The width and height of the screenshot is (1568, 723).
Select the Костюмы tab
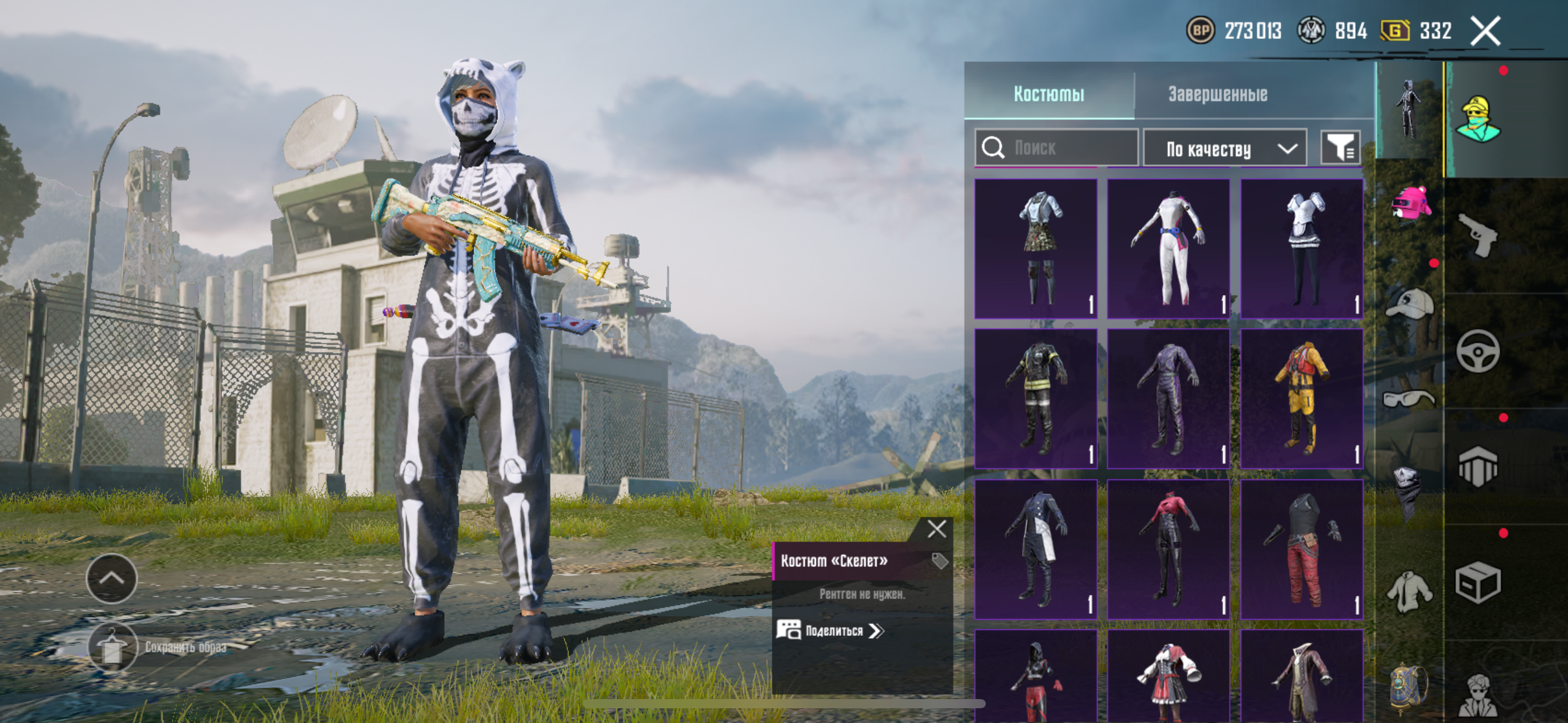tap(1048, 94)
